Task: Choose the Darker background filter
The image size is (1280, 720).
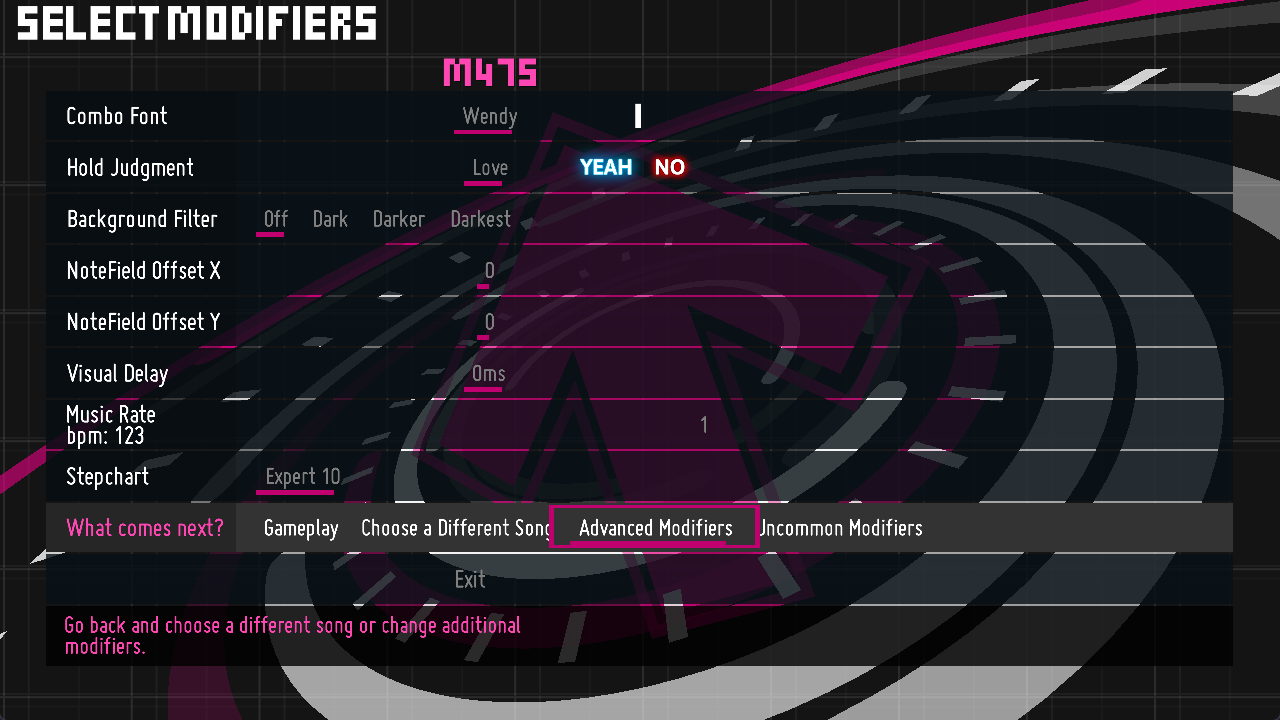Action: pos(398,219)
